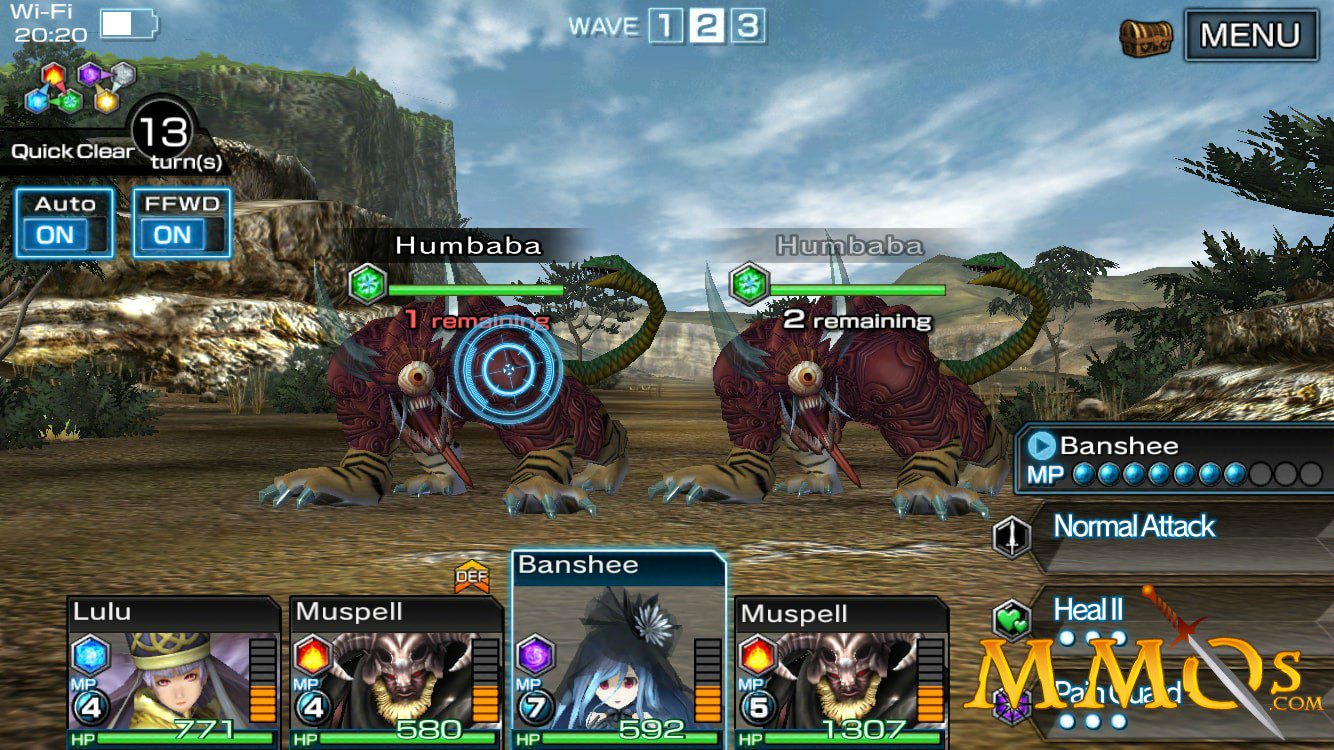Screen dimensions: 1334x750
Task: Target the Humbaba with 2 remaining
Action: (x=850, y=400)
